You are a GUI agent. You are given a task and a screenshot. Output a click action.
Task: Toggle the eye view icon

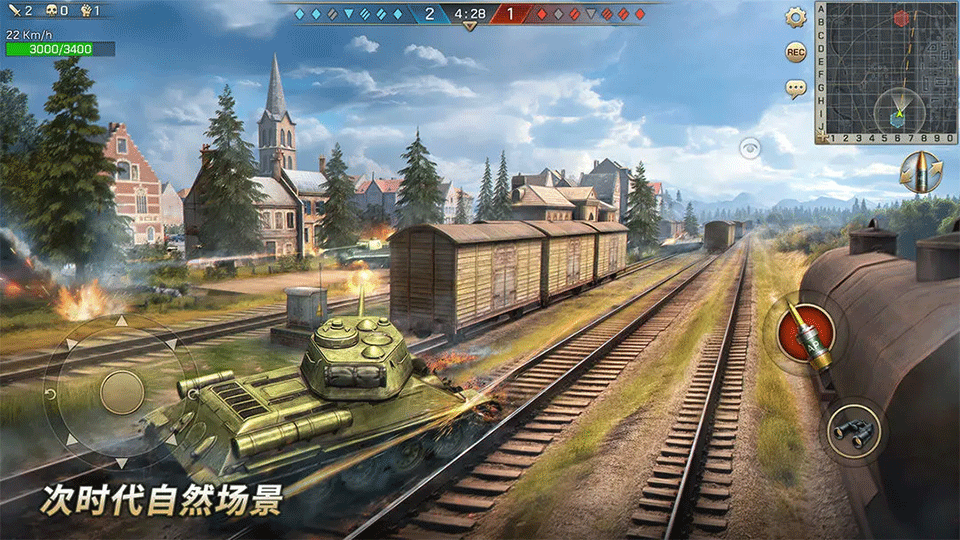pos(749,148)
